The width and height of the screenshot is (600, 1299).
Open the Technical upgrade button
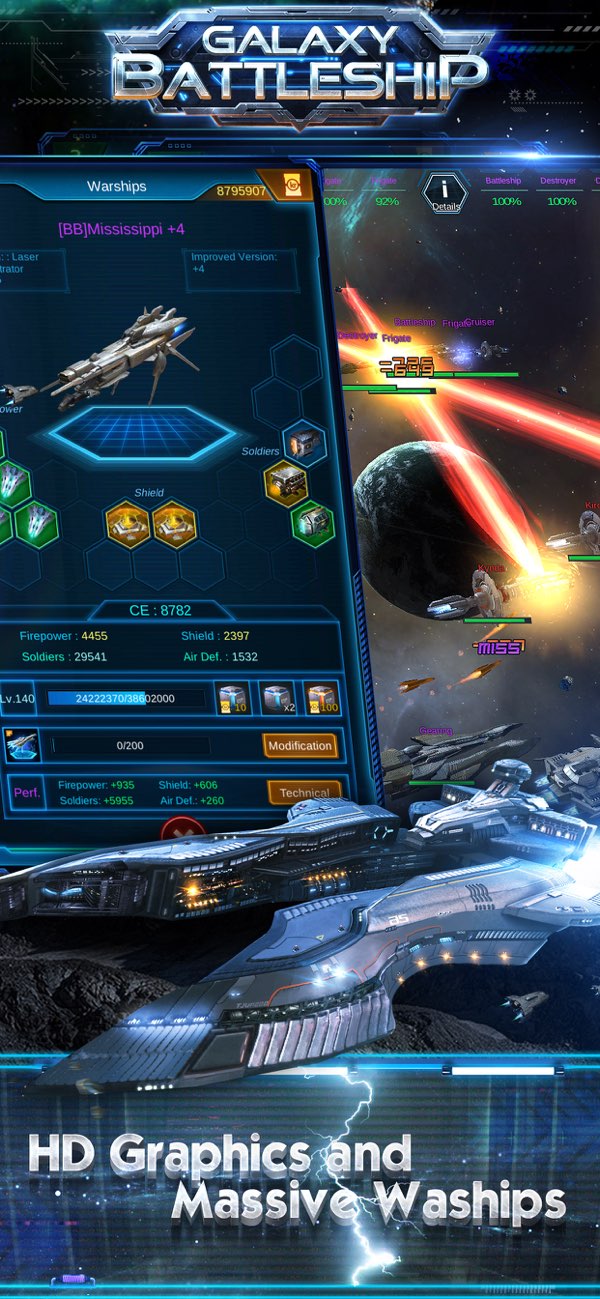coord(304,792)
